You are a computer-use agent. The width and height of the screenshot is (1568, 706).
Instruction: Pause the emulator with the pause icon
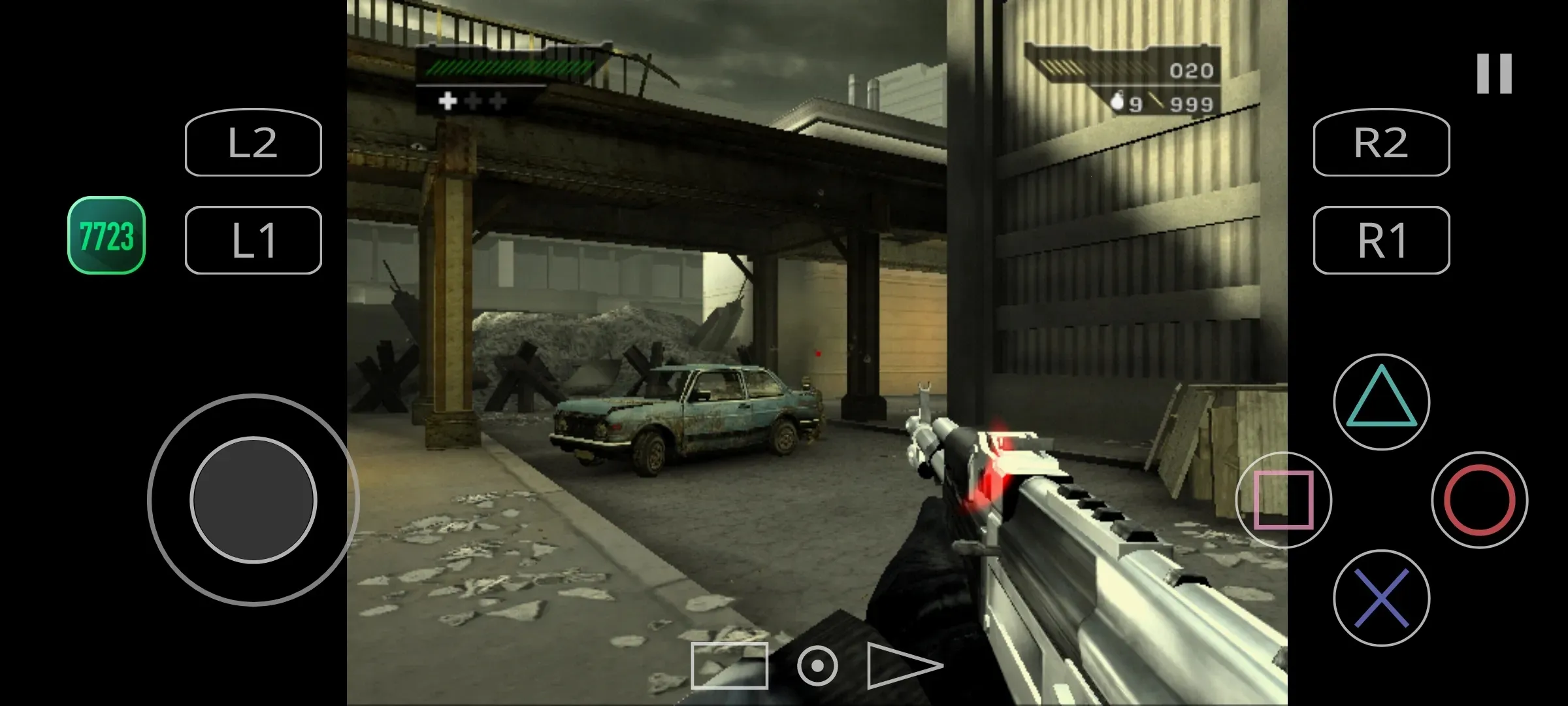(x=1494, y=73)
